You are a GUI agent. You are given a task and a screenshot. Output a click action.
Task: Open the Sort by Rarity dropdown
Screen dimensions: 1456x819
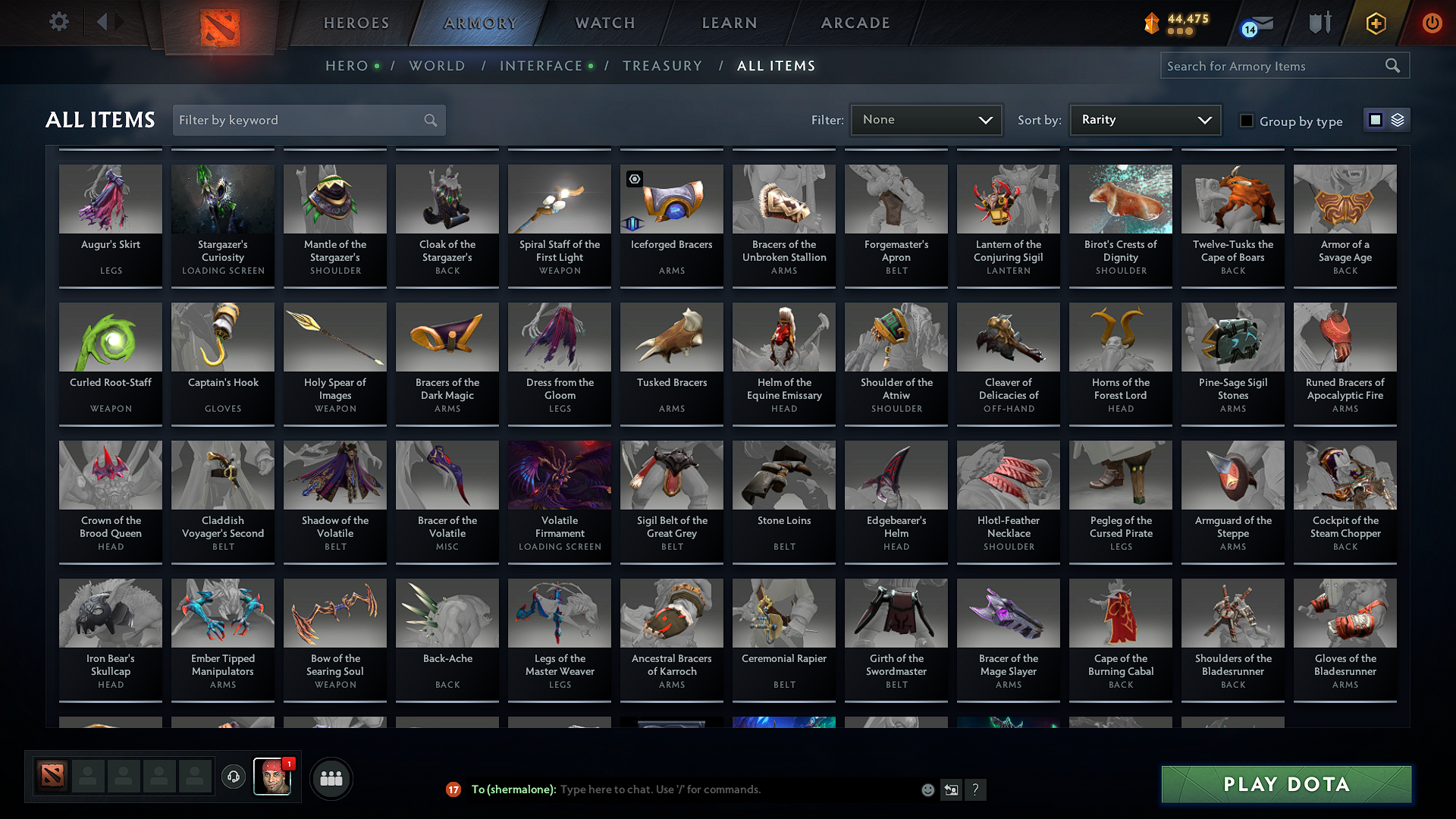click(x=1144, y=120)
